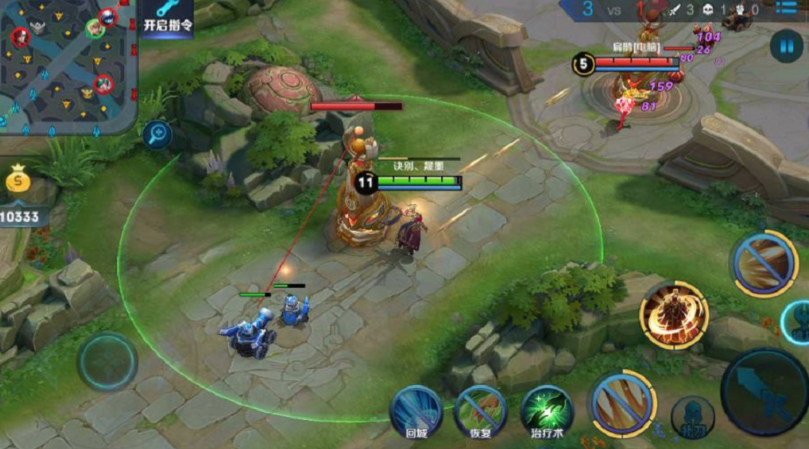The image size is (809, 449).
Task: Use the 回城 recall button
Action: pos(416,410)
